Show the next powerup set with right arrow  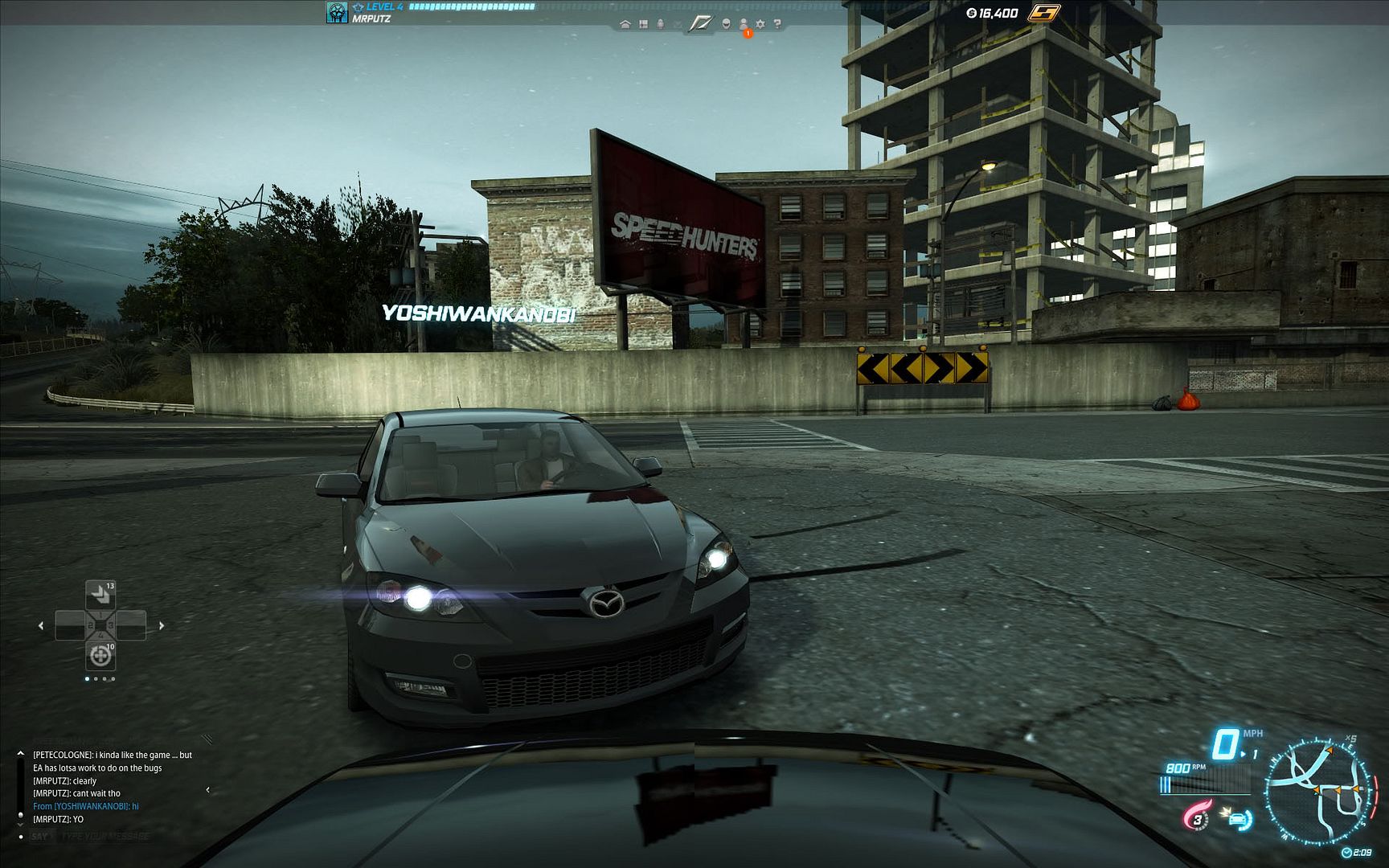(162, 625)
